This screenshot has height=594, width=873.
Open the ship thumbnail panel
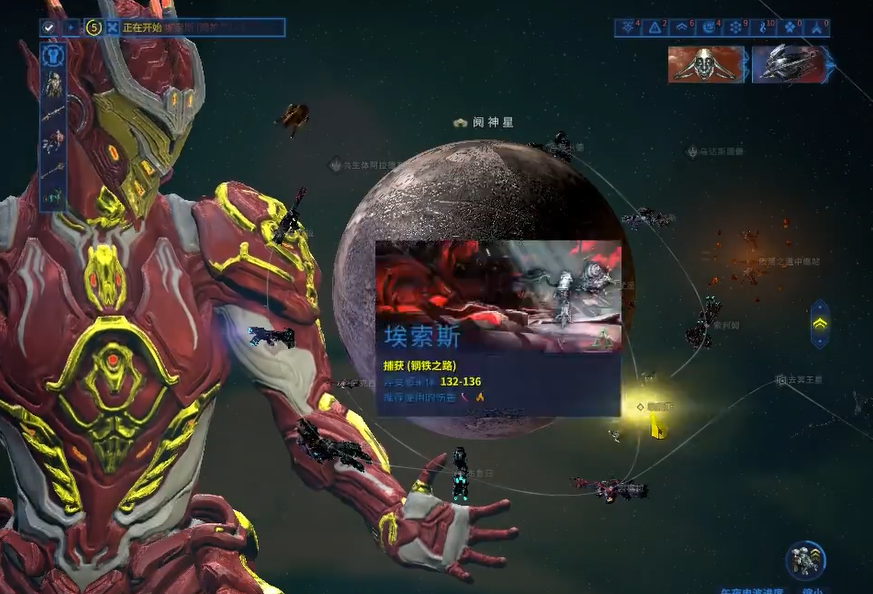coord(789,64)
